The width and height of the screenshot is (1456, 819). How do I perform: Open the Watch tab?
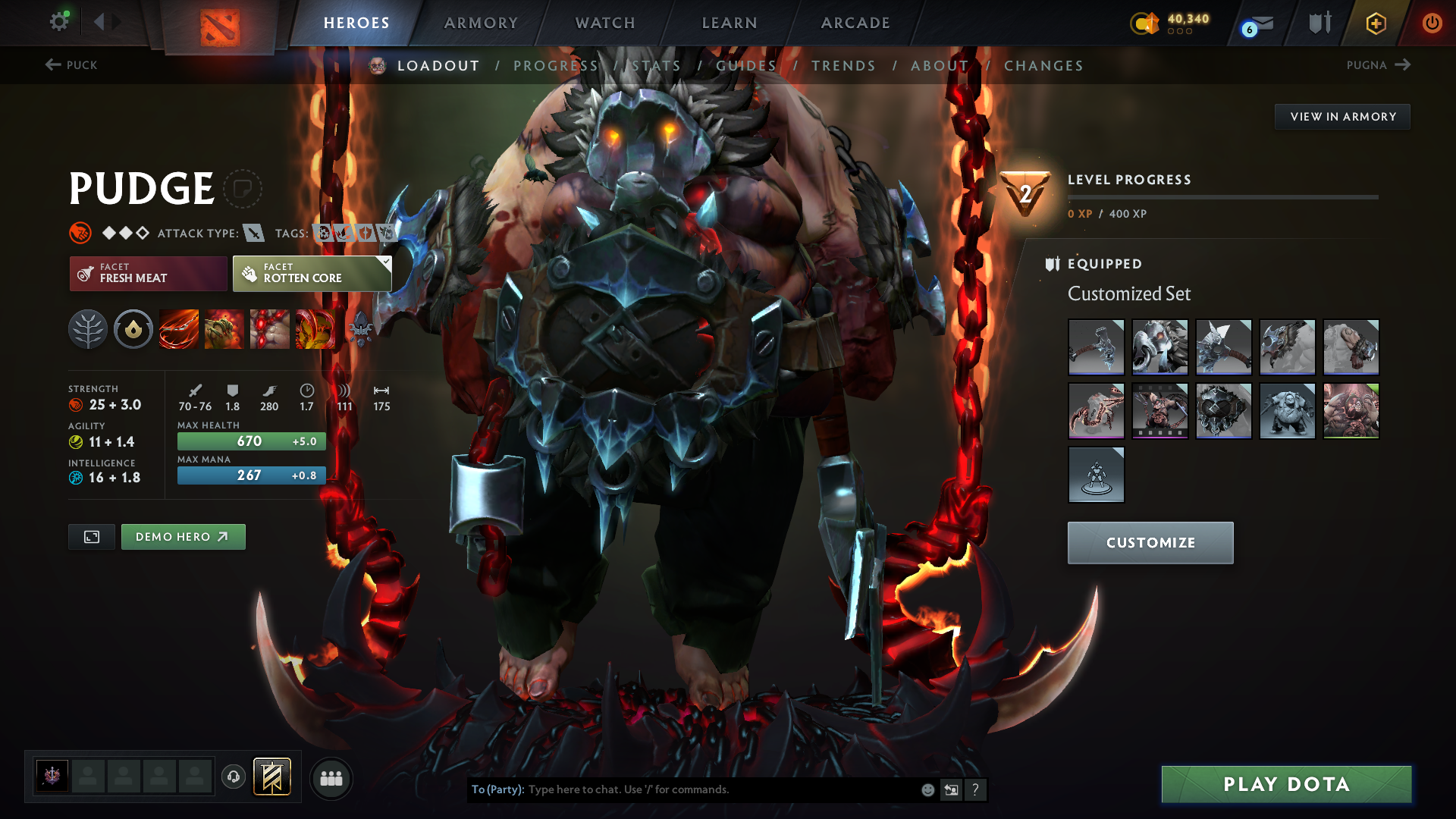[605, 23]
